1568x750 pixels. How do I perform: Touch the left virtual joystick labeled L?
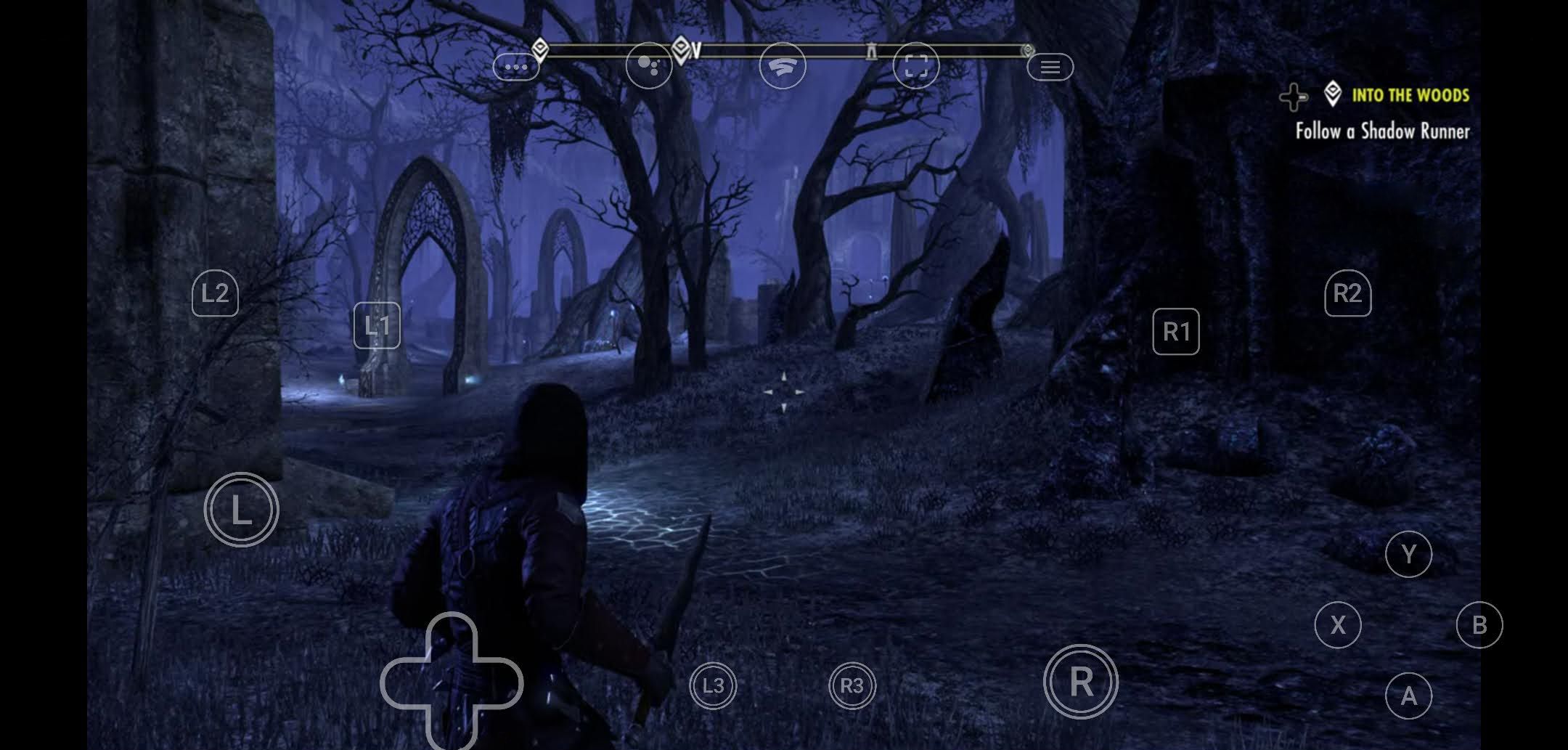[x=242, y=510]
